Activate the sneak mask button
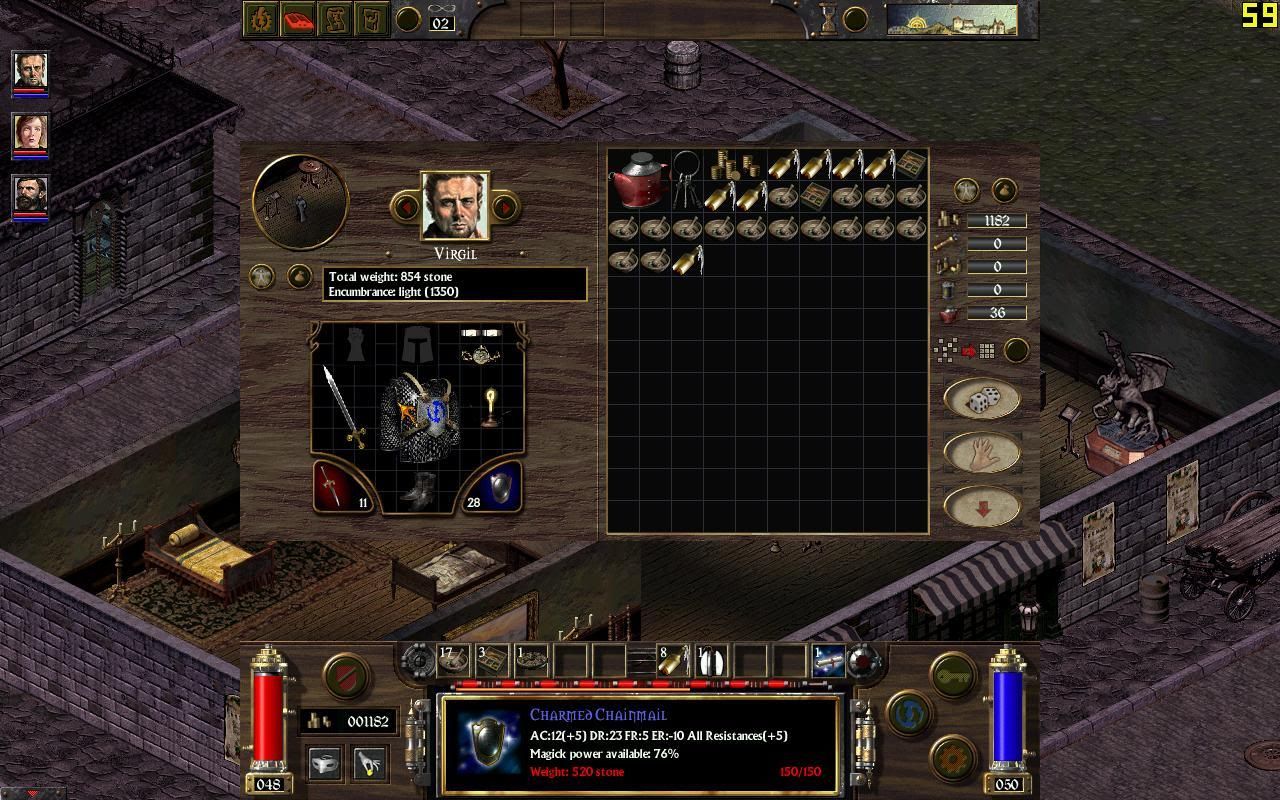The image size is (1280, 800). [323, 763]
